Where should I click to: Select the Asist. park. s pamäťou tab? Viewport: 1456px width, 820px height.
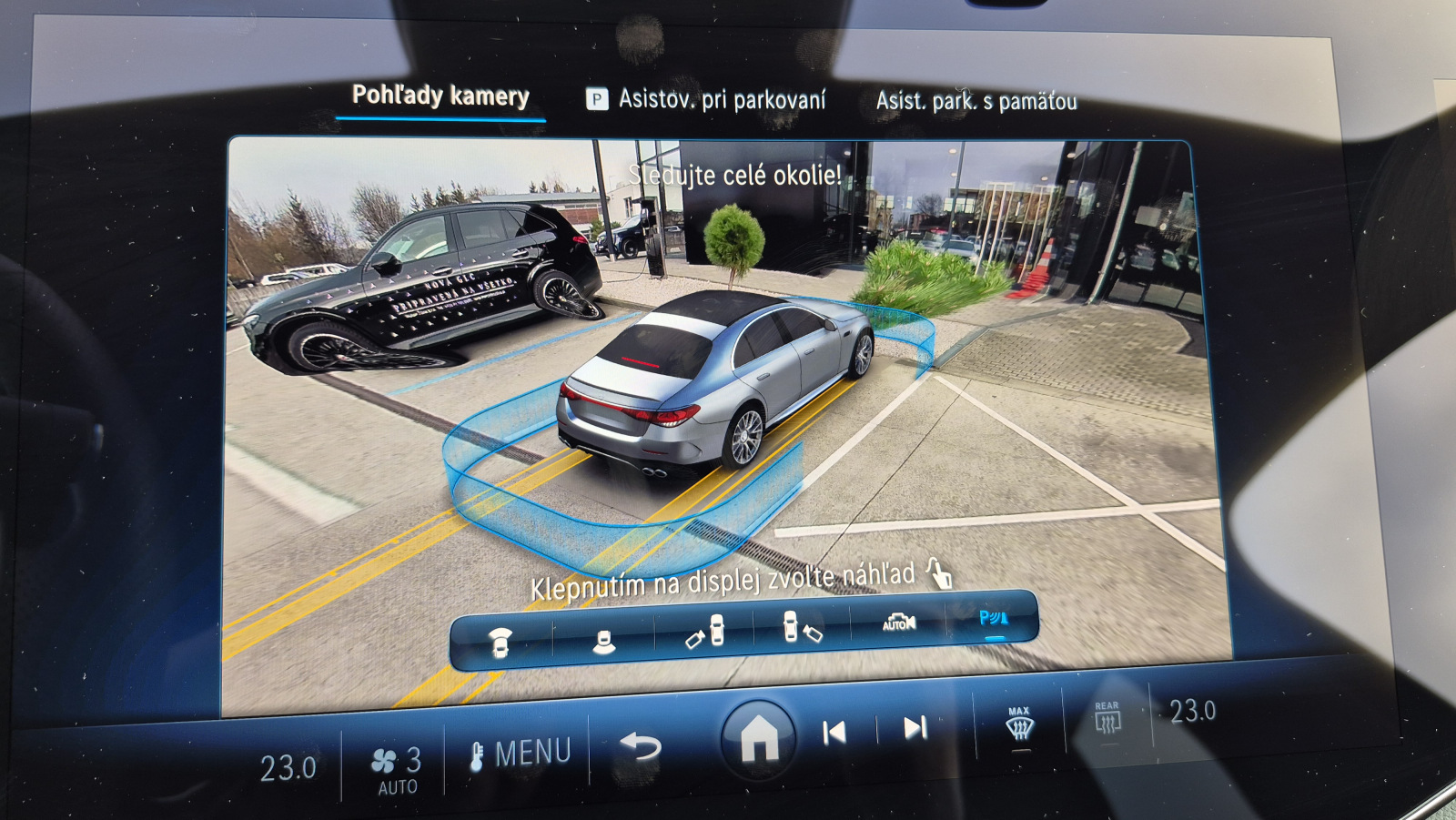pos(976,101)
